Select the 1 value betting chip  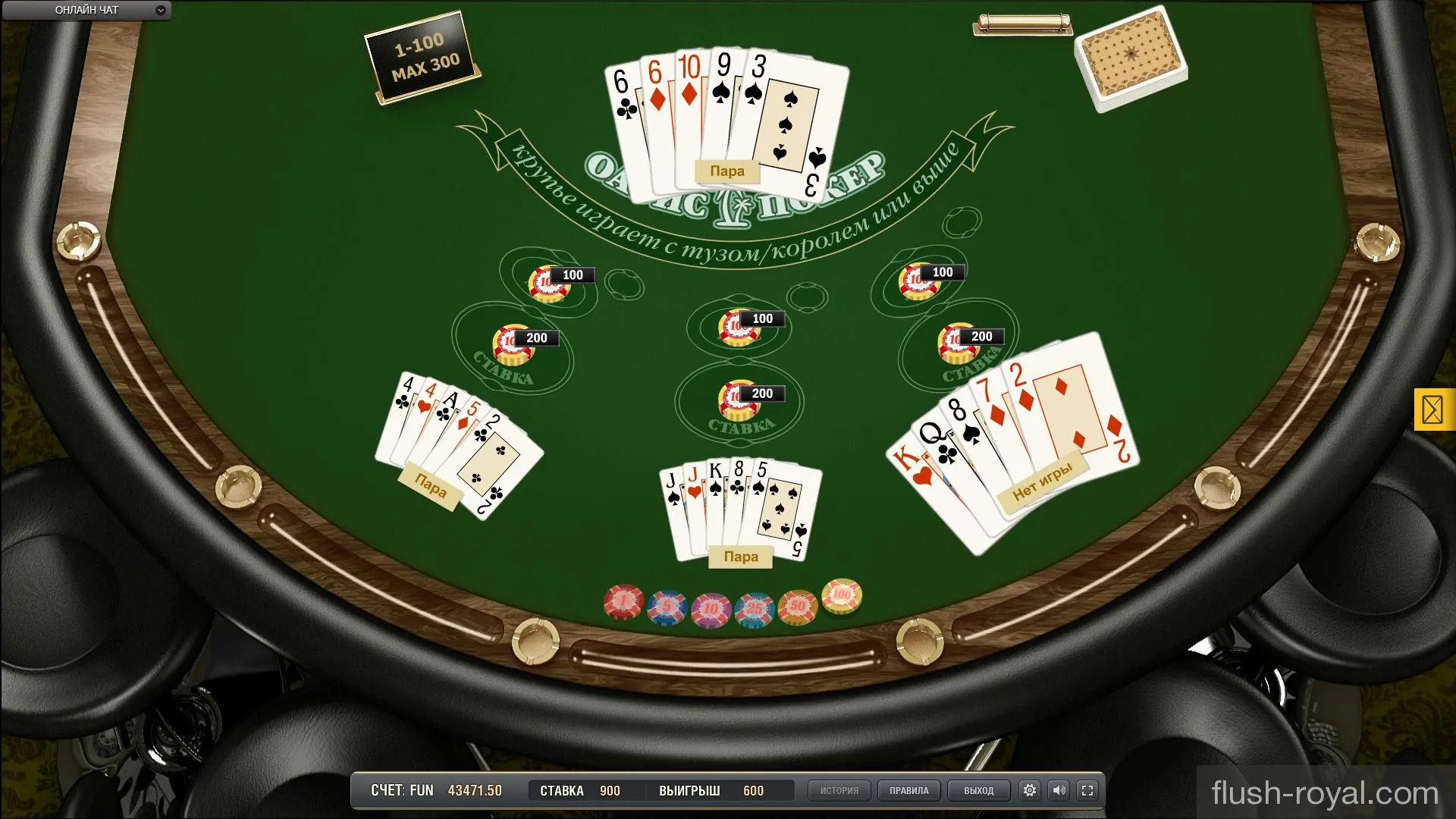622,601
